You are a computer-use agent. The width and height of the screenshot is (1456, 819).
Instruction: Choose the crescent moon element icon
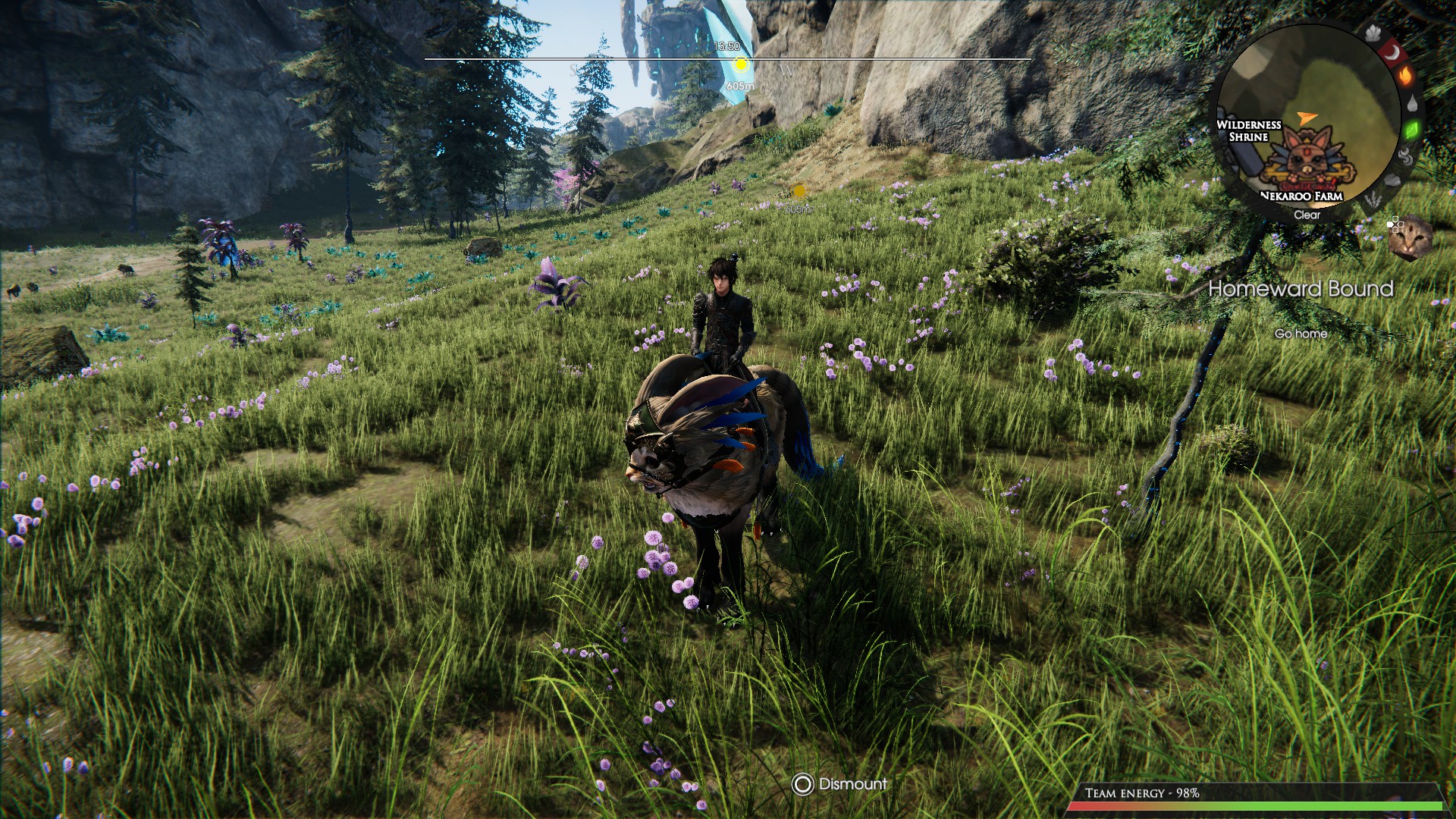click(1392, 52)
